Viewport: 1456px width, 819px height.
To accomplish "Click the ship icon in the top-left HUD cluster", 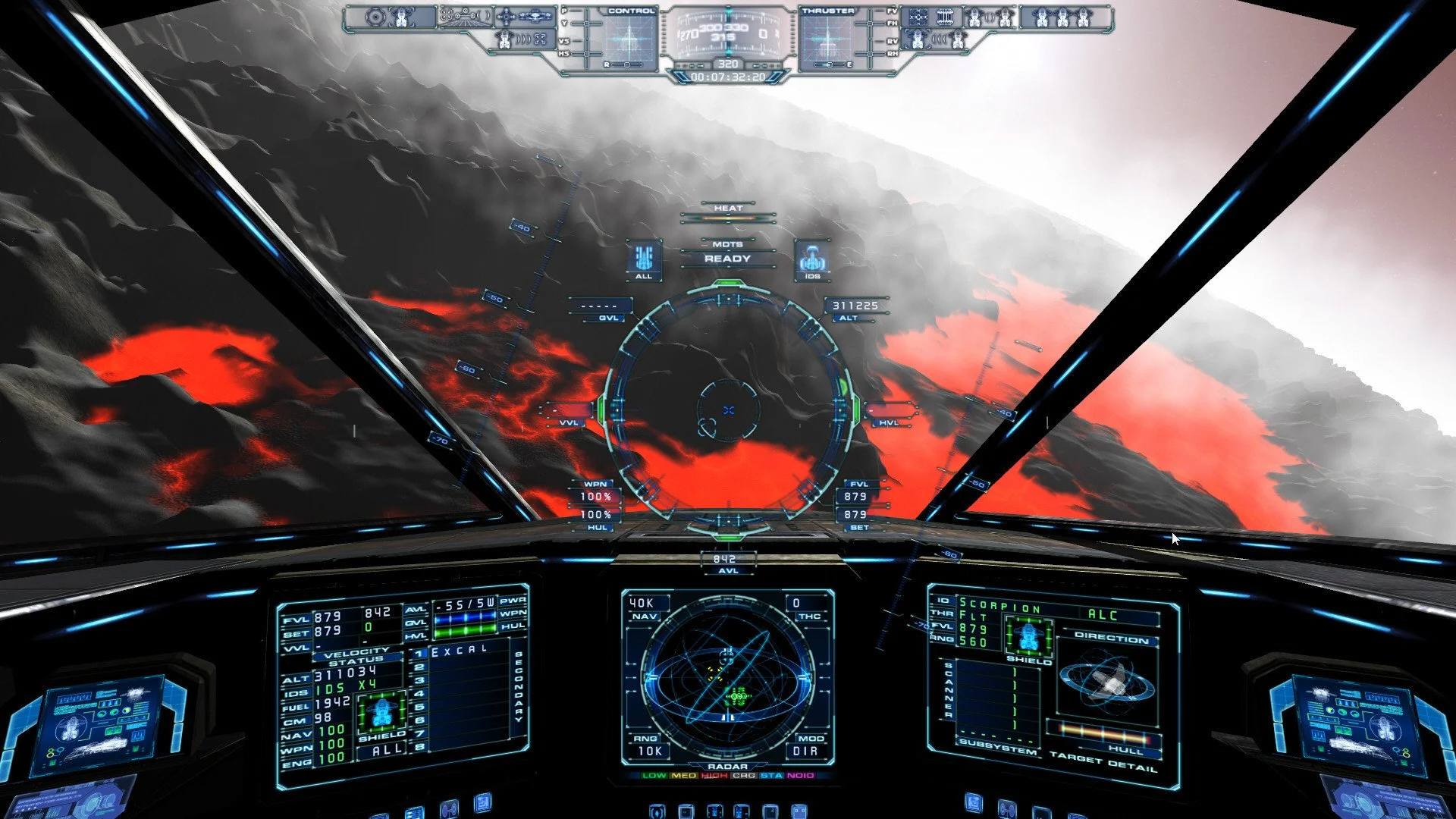I will pos(401,17).
